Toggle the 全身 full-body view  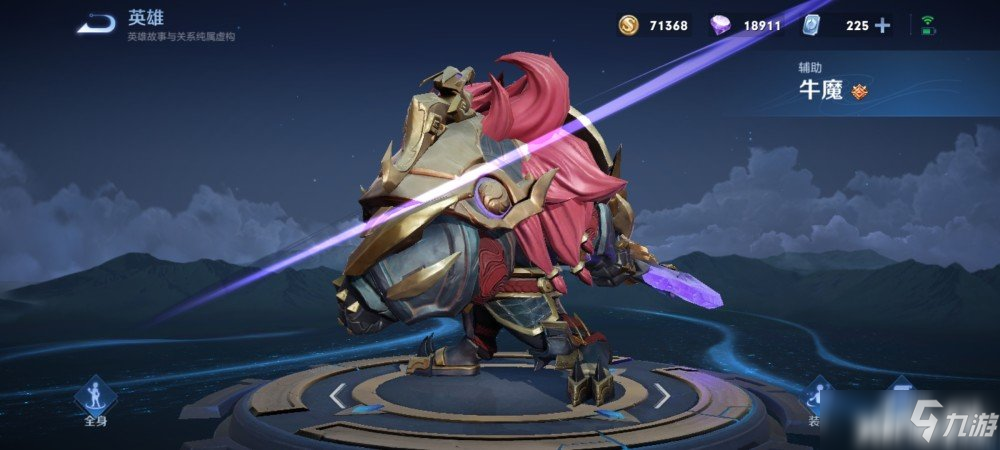tap(96, 399)
